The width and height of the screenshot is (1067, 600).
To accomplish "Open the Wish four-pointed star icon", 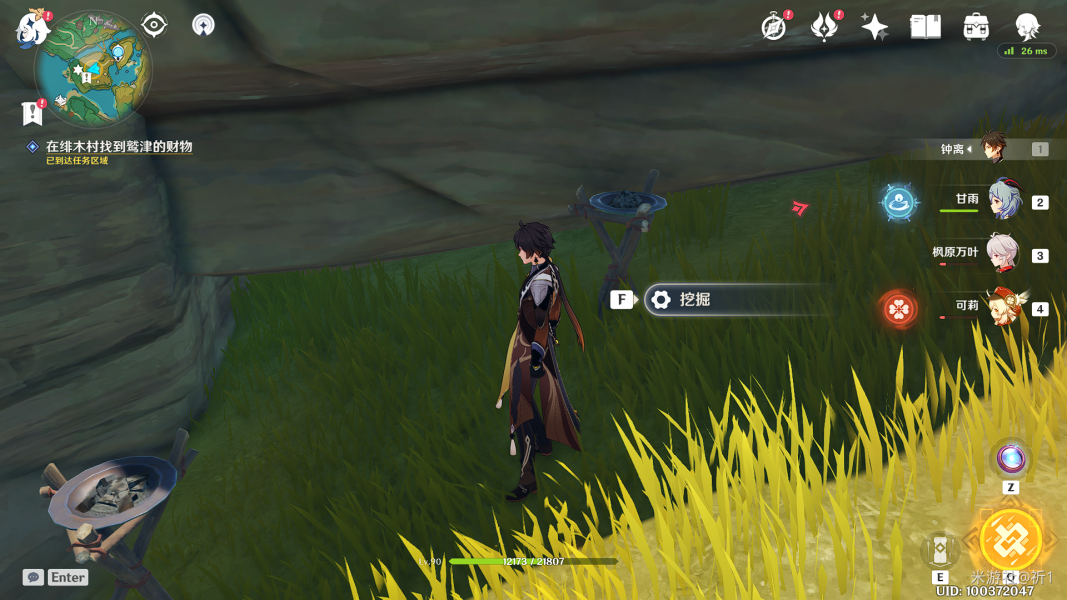I will (874, 27).
